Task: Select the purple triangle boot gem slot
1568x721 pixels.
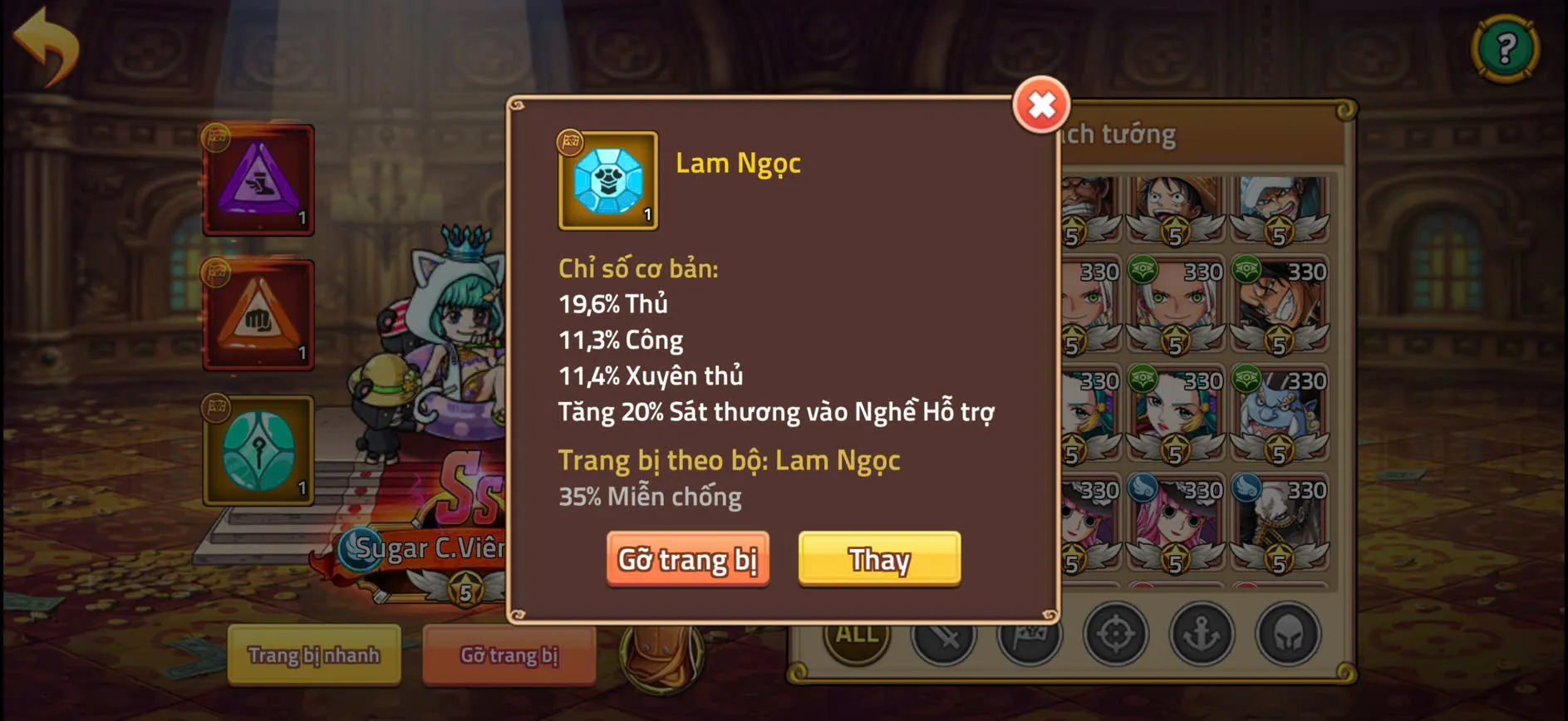Action: click(x=258, y=180)
